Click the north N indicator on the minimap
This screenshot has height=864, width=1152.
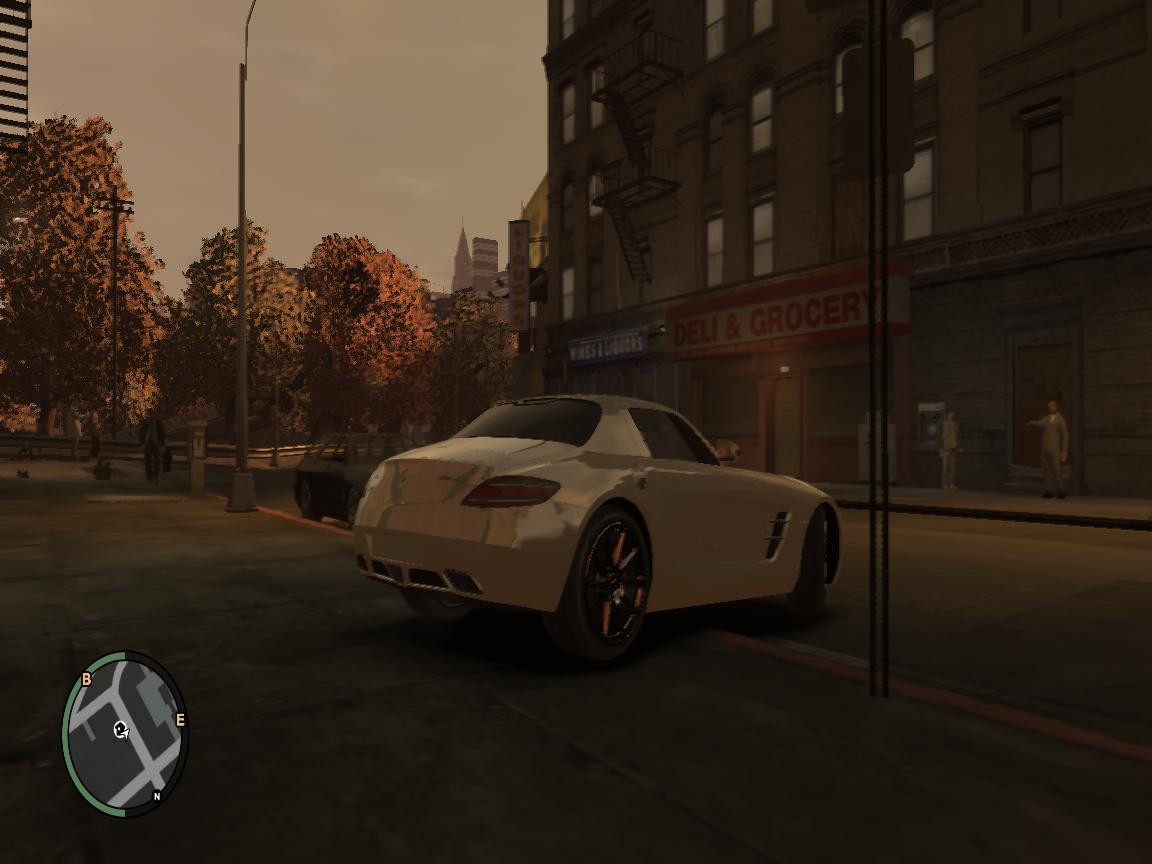pos(157,797)
